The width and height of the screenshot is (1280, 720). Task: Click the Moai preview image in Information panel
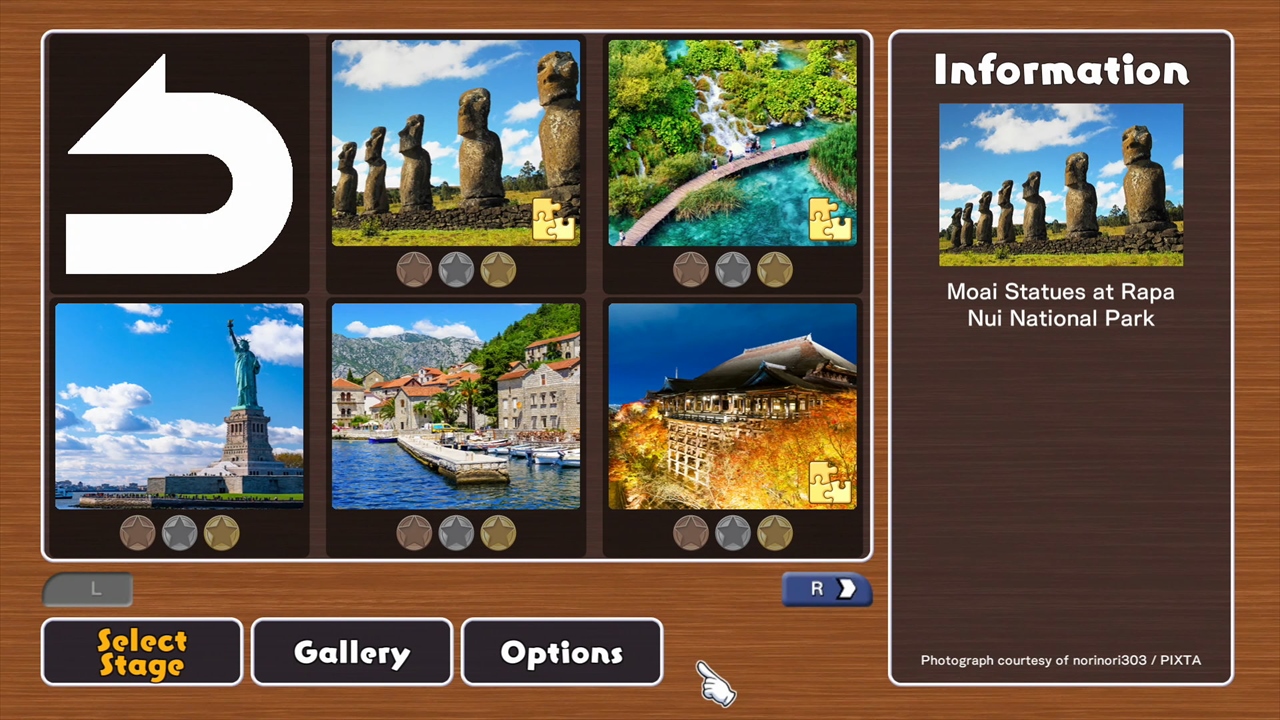(x=1060, y=185)
